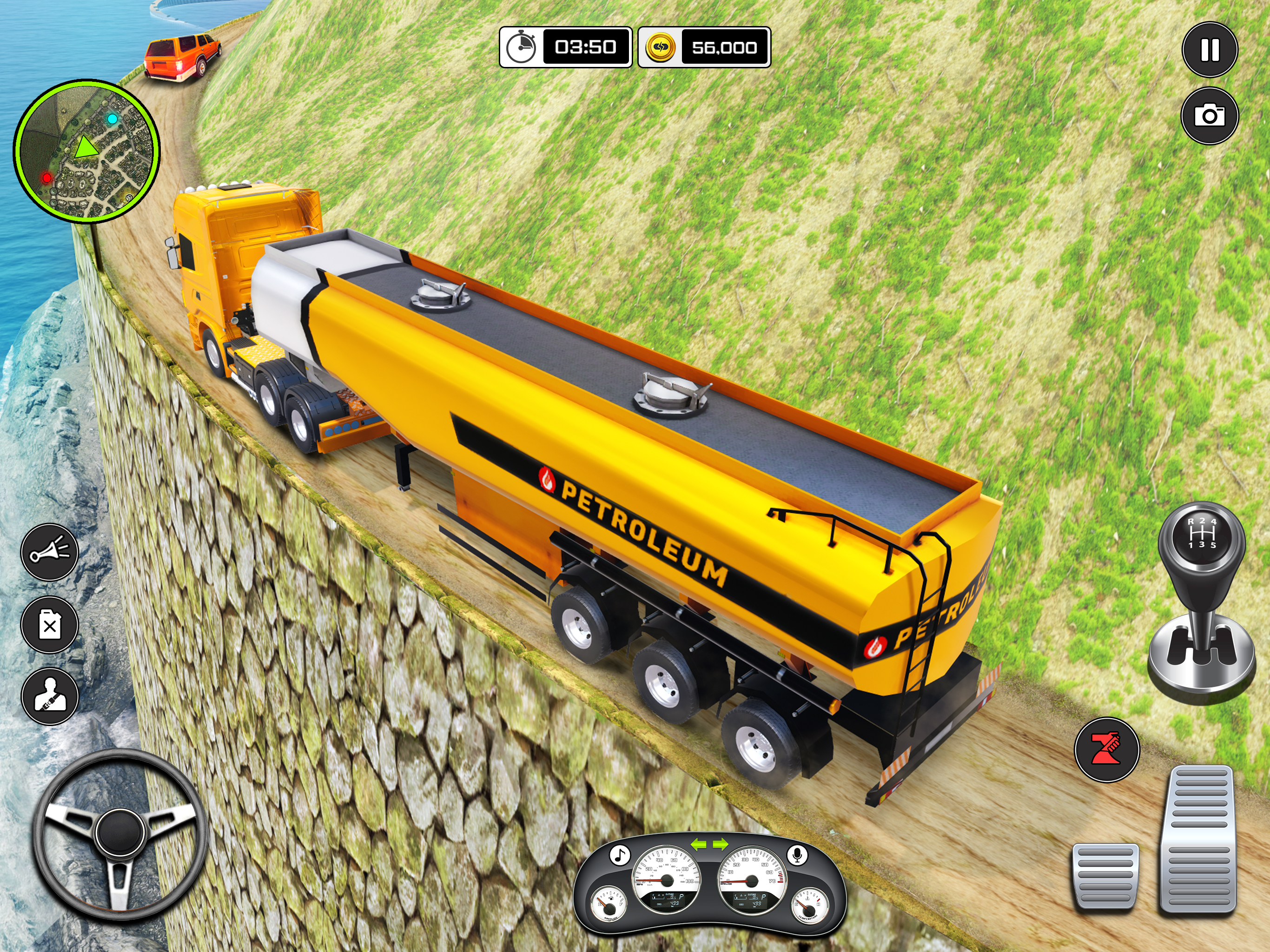The width and height of the screenshot is (1270, 952).
Task: Sound the truck horn
Action: click(50, 552)
